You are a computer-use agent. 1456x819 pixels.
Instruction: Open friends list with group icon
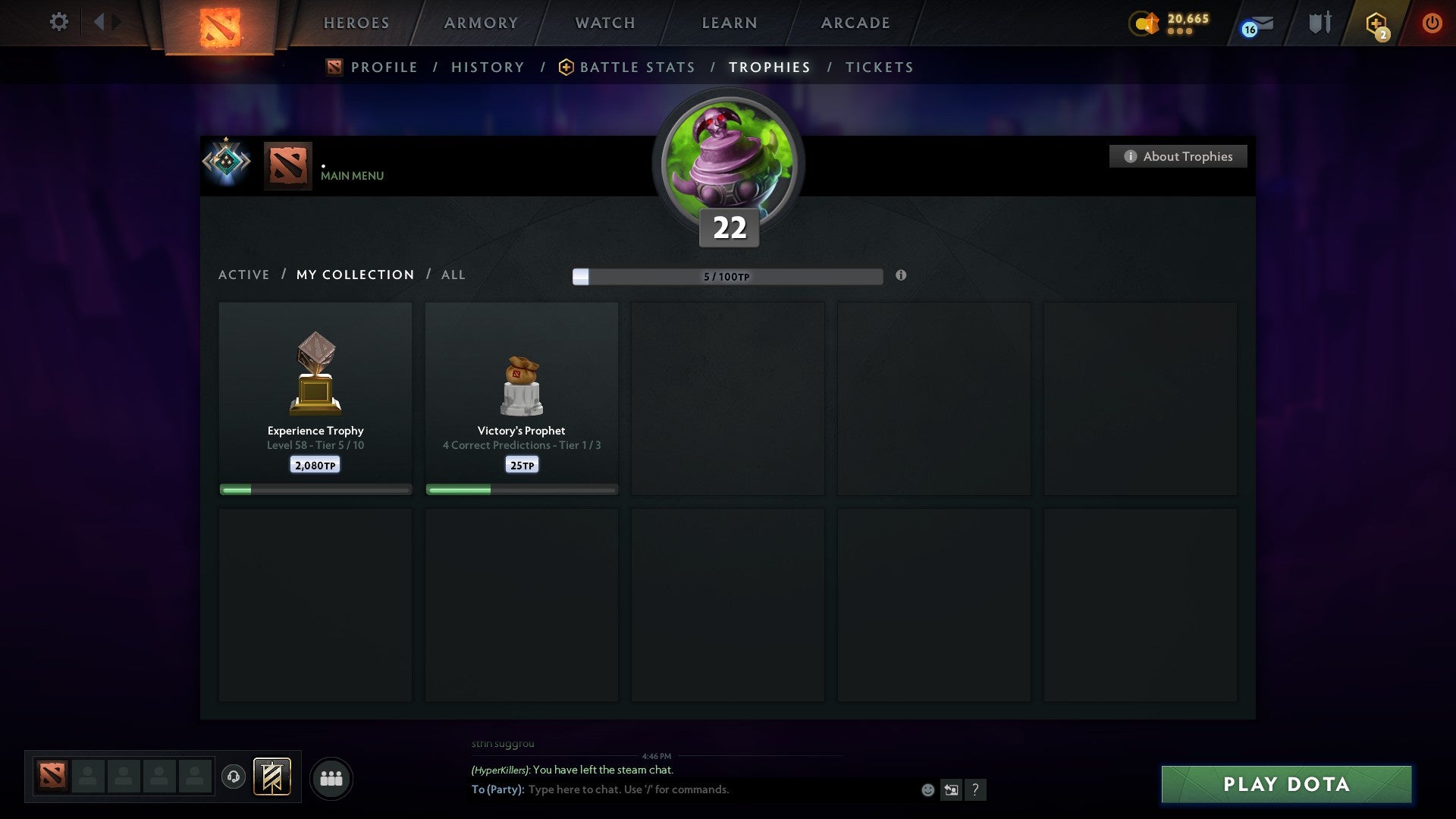click(331, 777)
